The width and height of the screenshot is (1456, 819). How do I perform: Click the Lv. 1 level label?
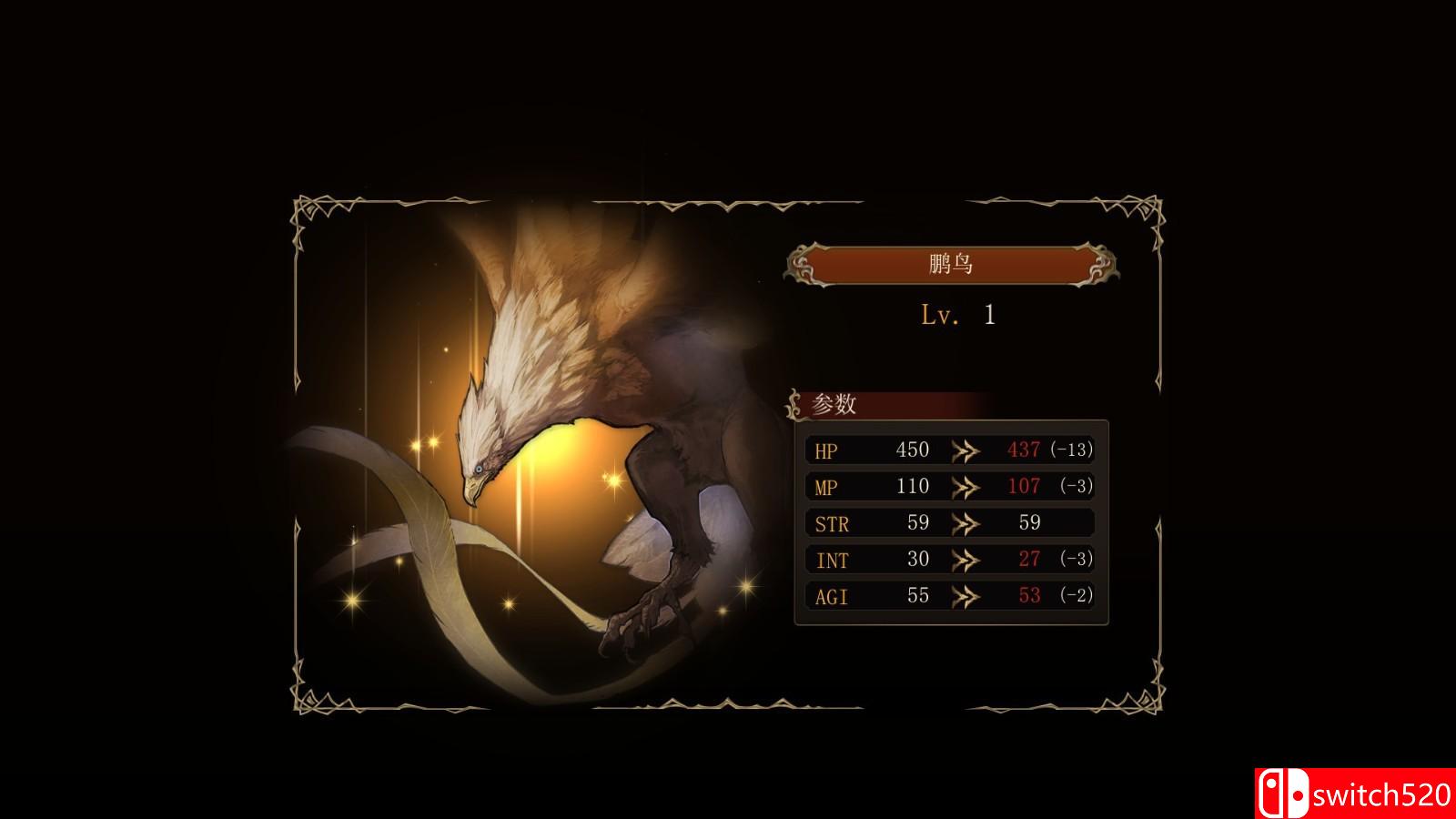click(954, 314)
